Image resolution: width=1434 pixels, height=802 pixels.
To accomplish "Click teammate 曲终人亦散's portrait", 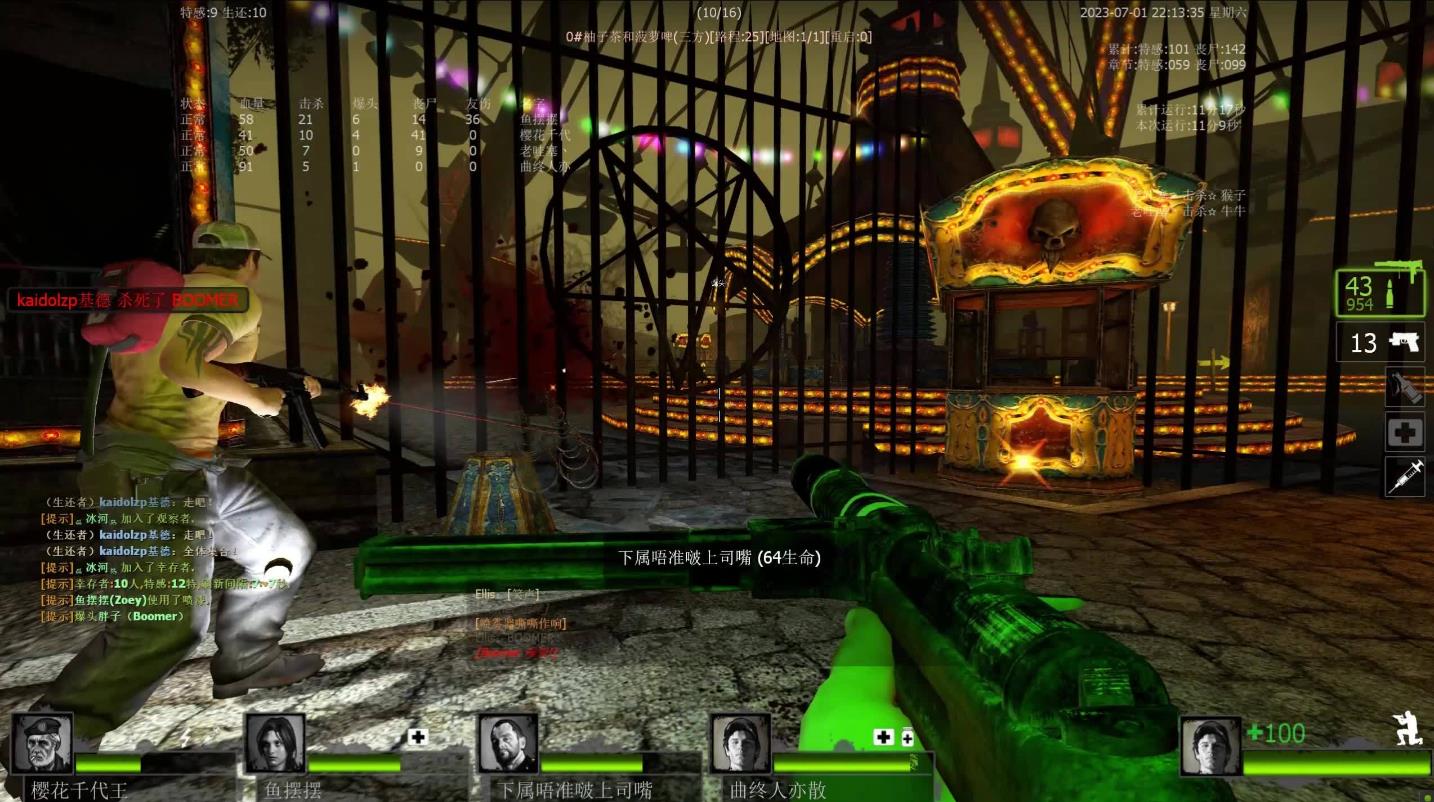I will [x=740, y=743].
